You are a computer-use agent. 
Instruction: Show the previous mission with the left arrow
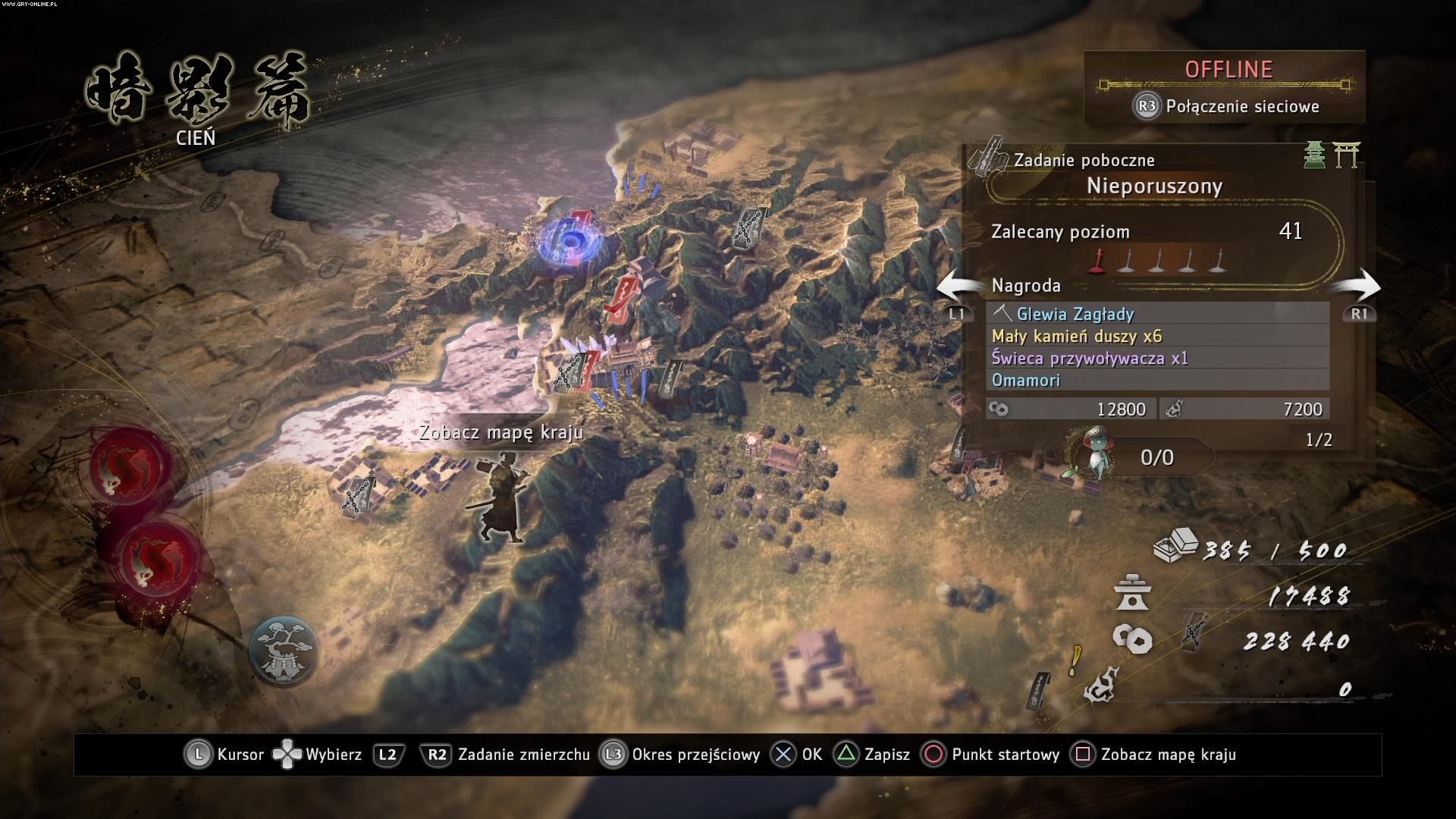(960, 288)
